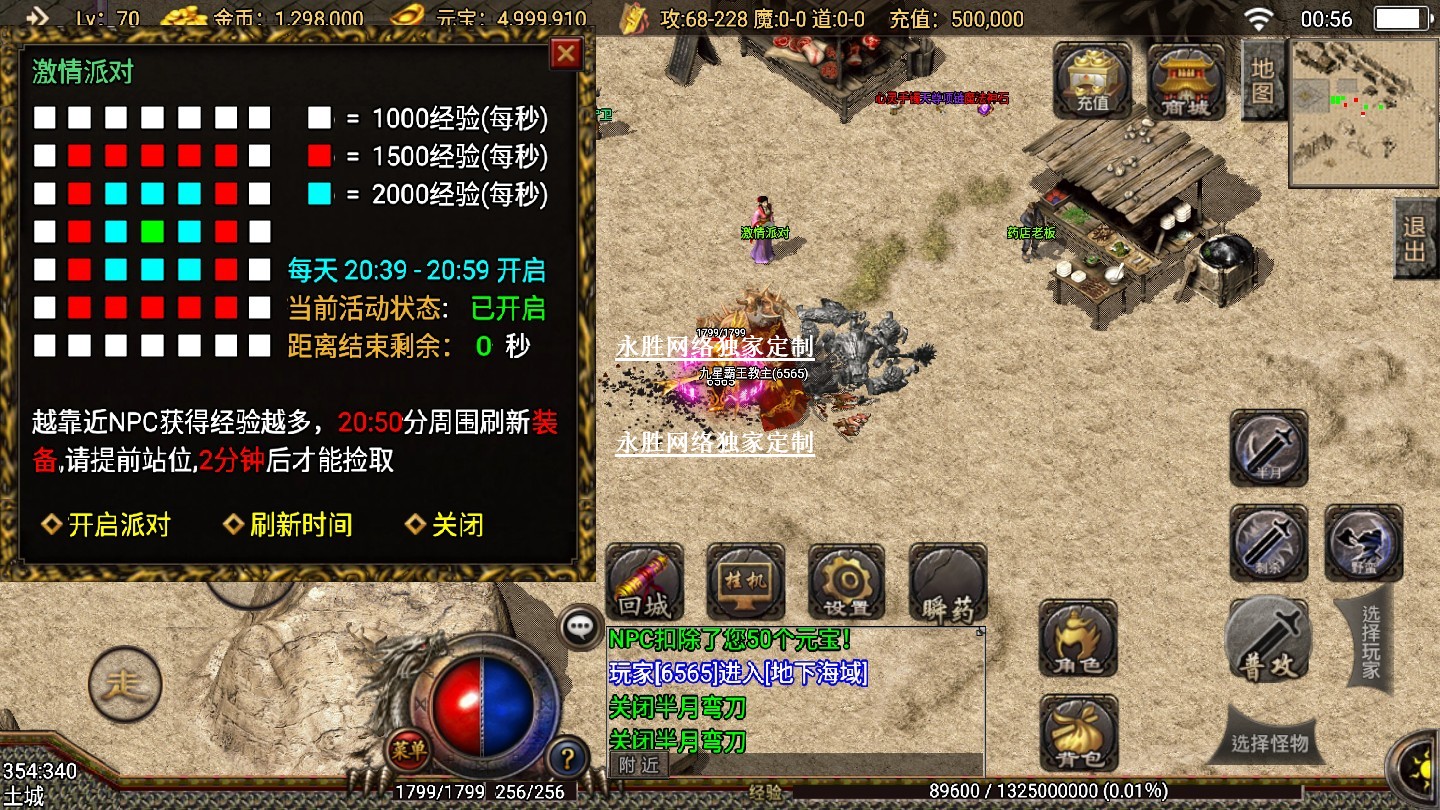The height and width of the screenshot is (810, 1440).
Task: Tap the 普攻 normal attack button
Action: click(1268, 639)
